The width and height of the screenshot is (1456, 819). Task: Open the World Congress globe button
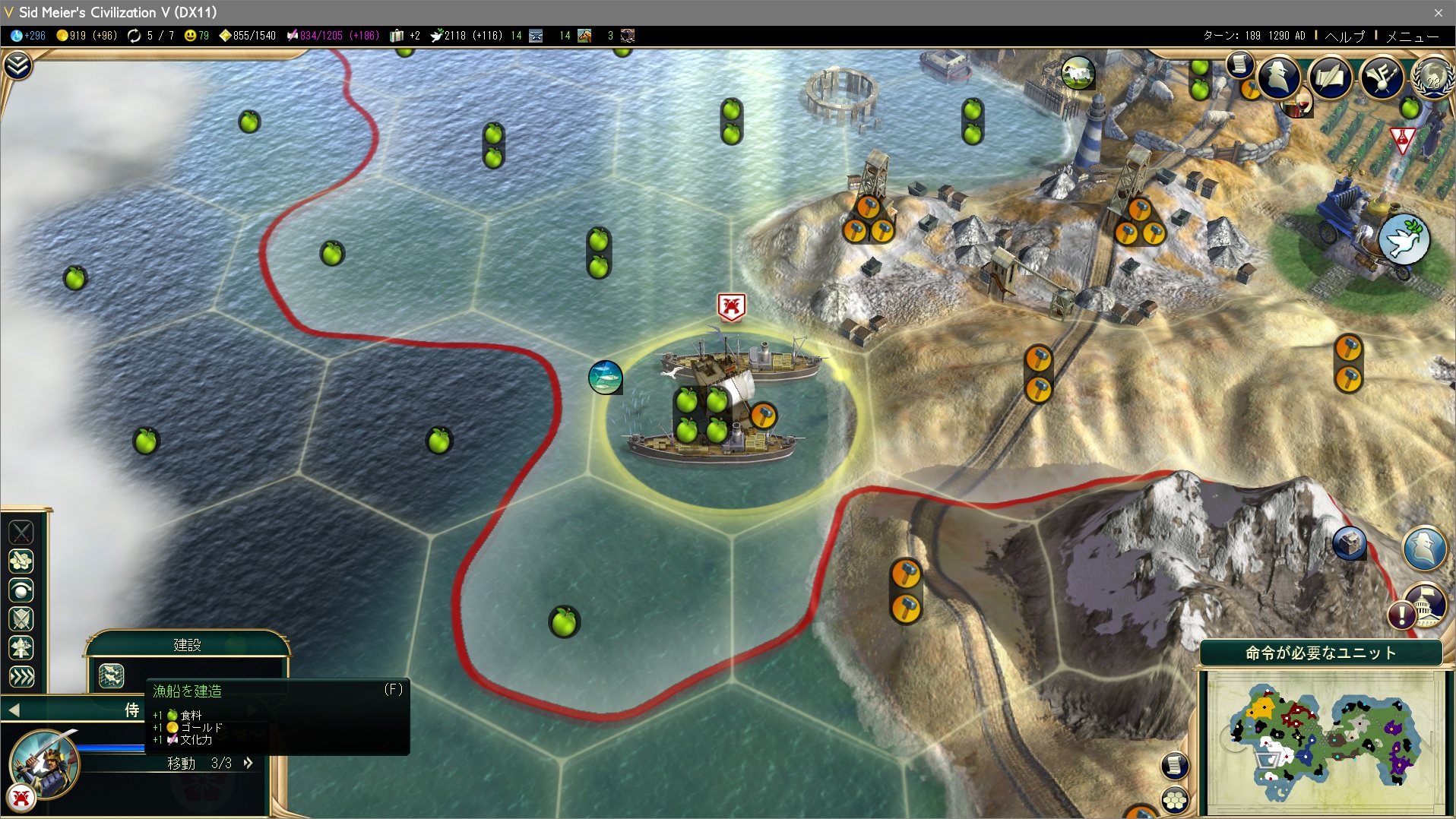pos(1432,77)
